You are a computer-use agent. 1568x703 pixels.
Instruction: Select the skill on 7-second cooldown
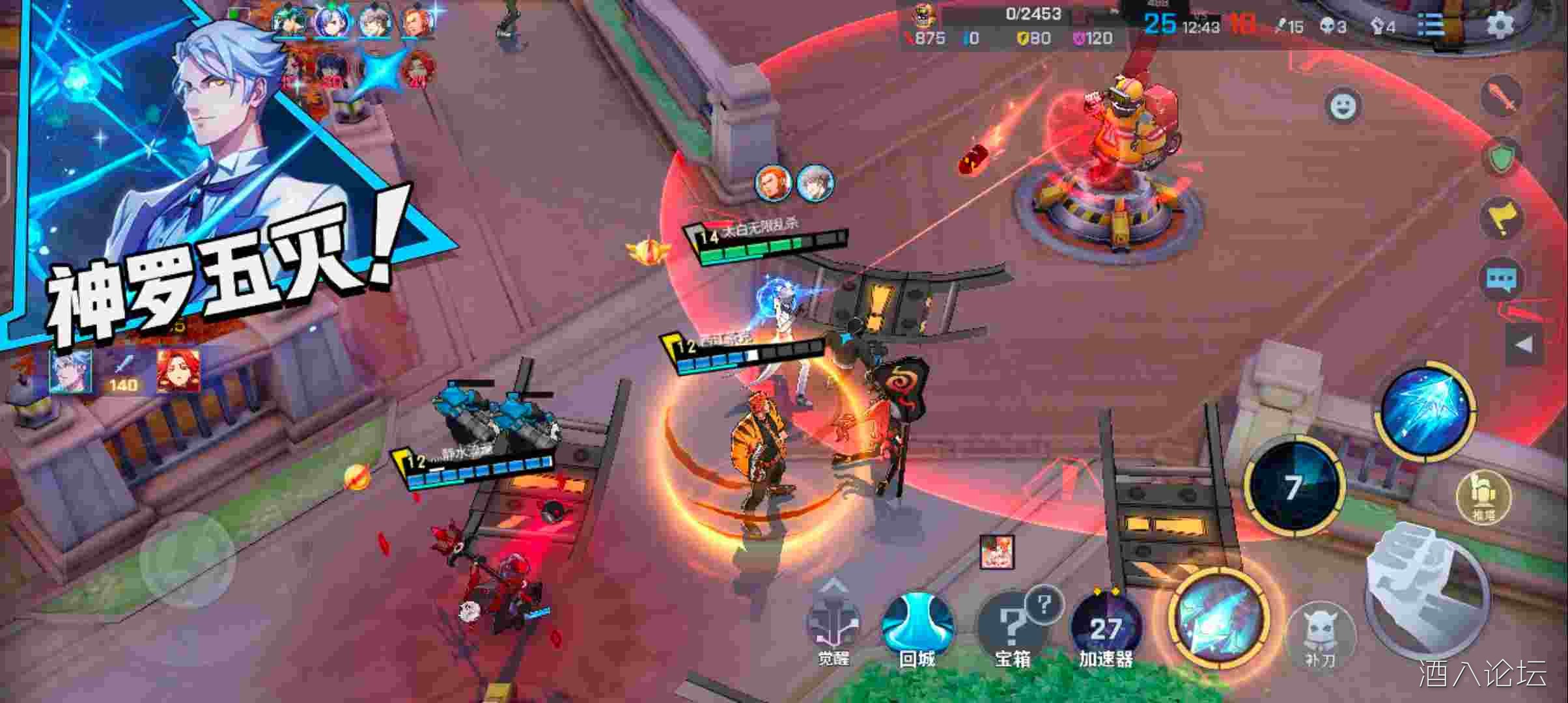(x=1293, y=486)
